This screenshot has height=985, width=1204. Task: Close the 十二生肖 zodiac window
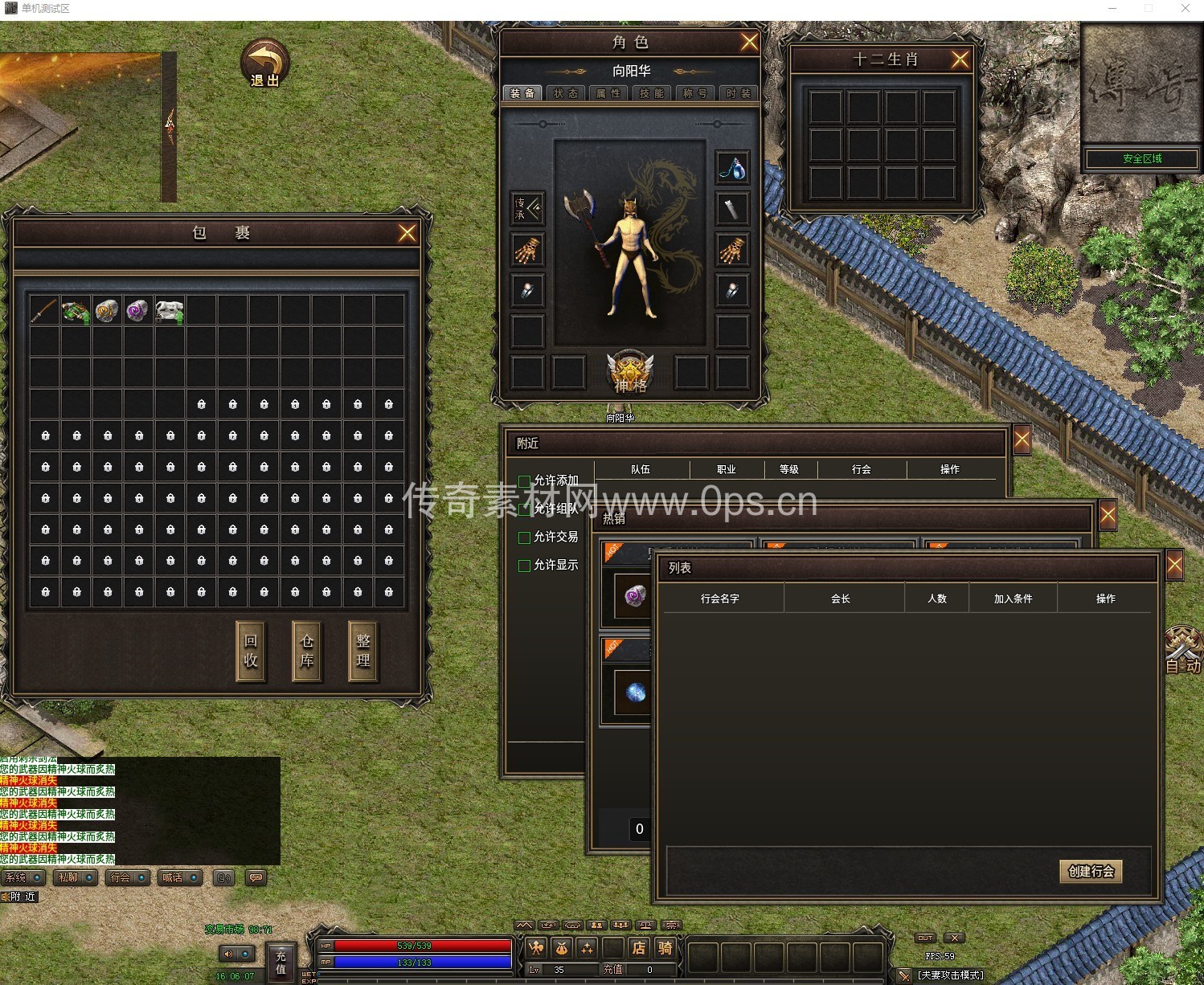pyautogui.click(x=960, y=59)
